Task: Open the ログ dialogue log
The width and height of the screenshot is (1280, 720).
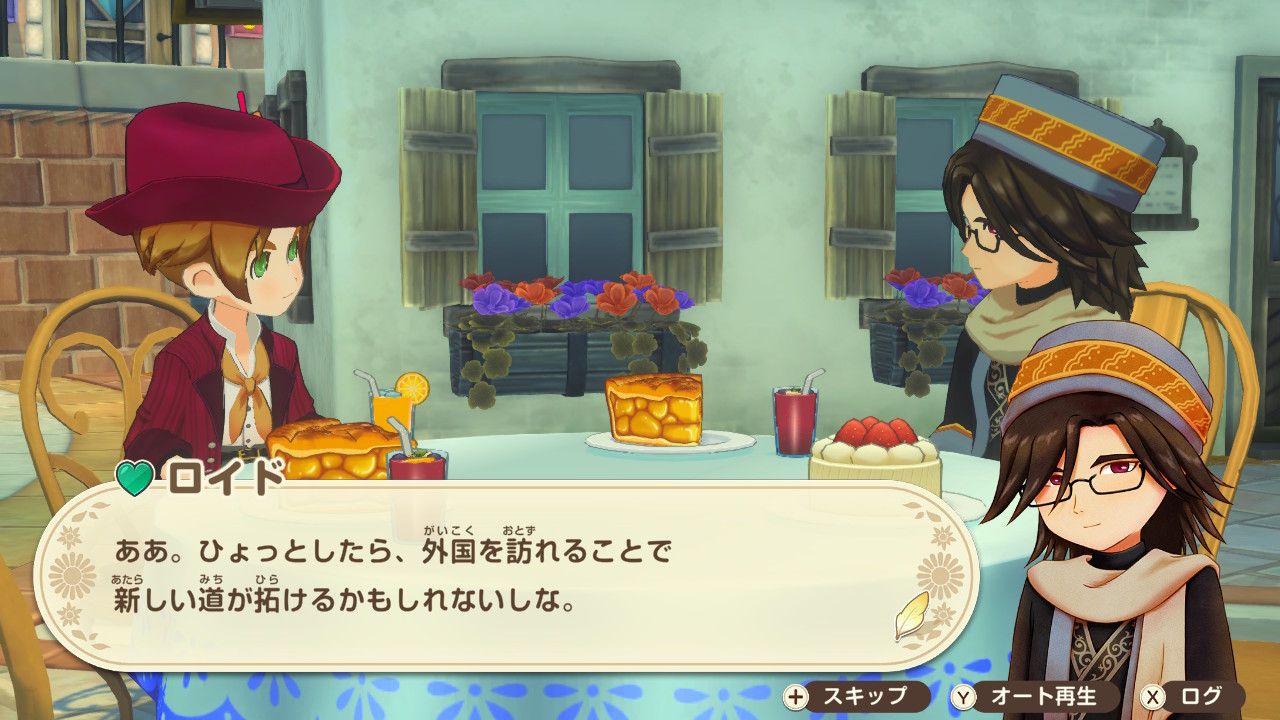Action: pos(1194,696)
